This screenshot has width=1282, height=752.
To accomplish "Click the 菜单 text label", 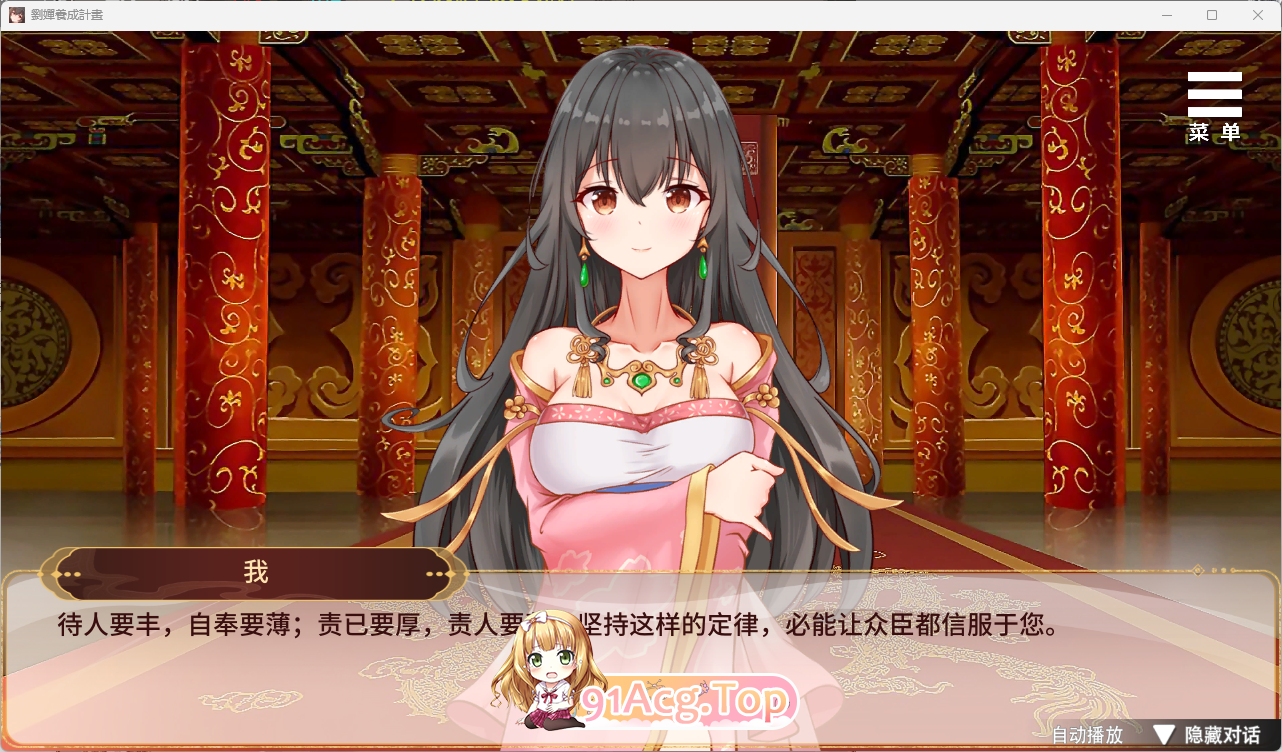I will point(1213,131).
